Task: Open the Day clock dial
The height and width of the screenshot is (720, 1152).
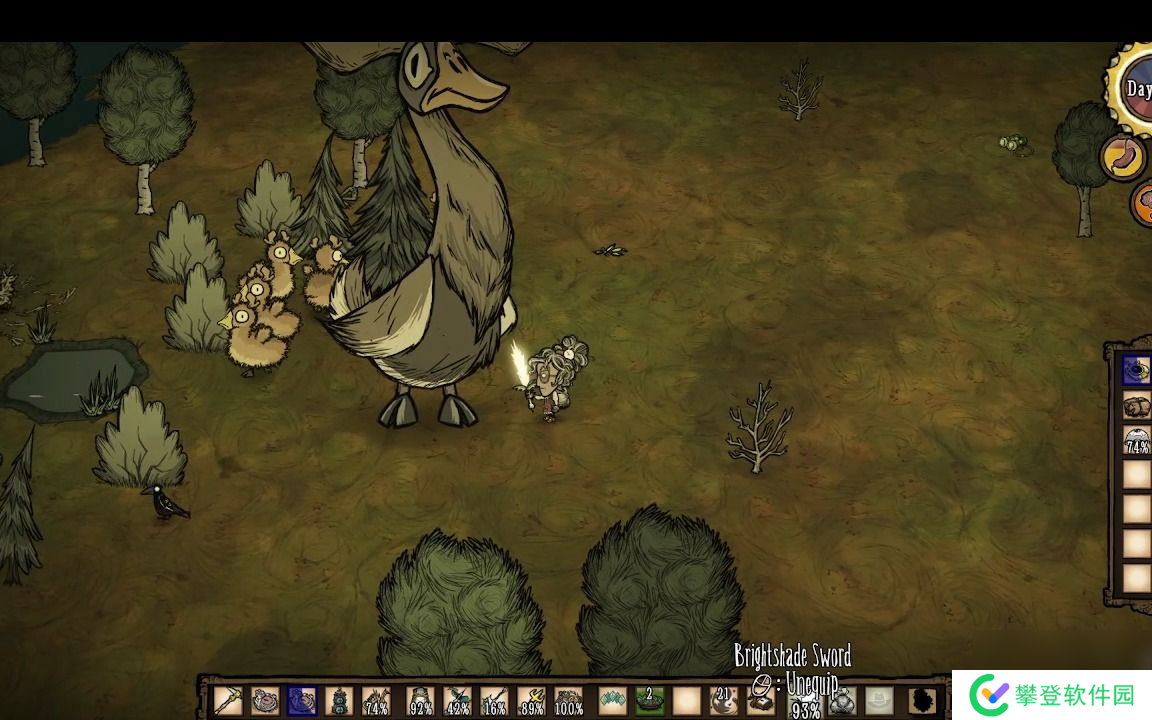Action: [1135, 88]
